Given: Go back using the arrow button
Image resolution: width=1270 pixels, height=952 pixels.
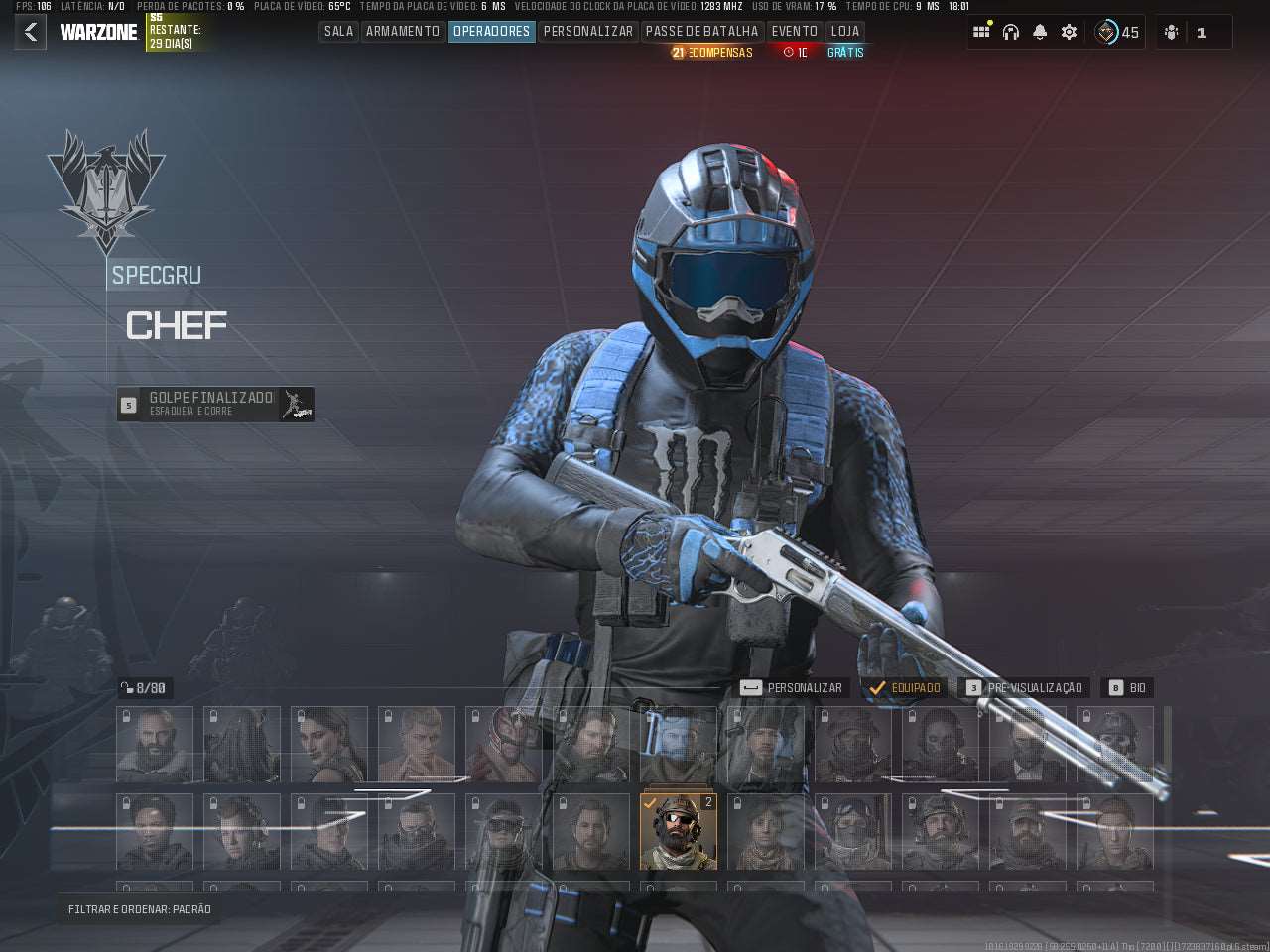Looking at the screenshot, I should tap(31, 32).
